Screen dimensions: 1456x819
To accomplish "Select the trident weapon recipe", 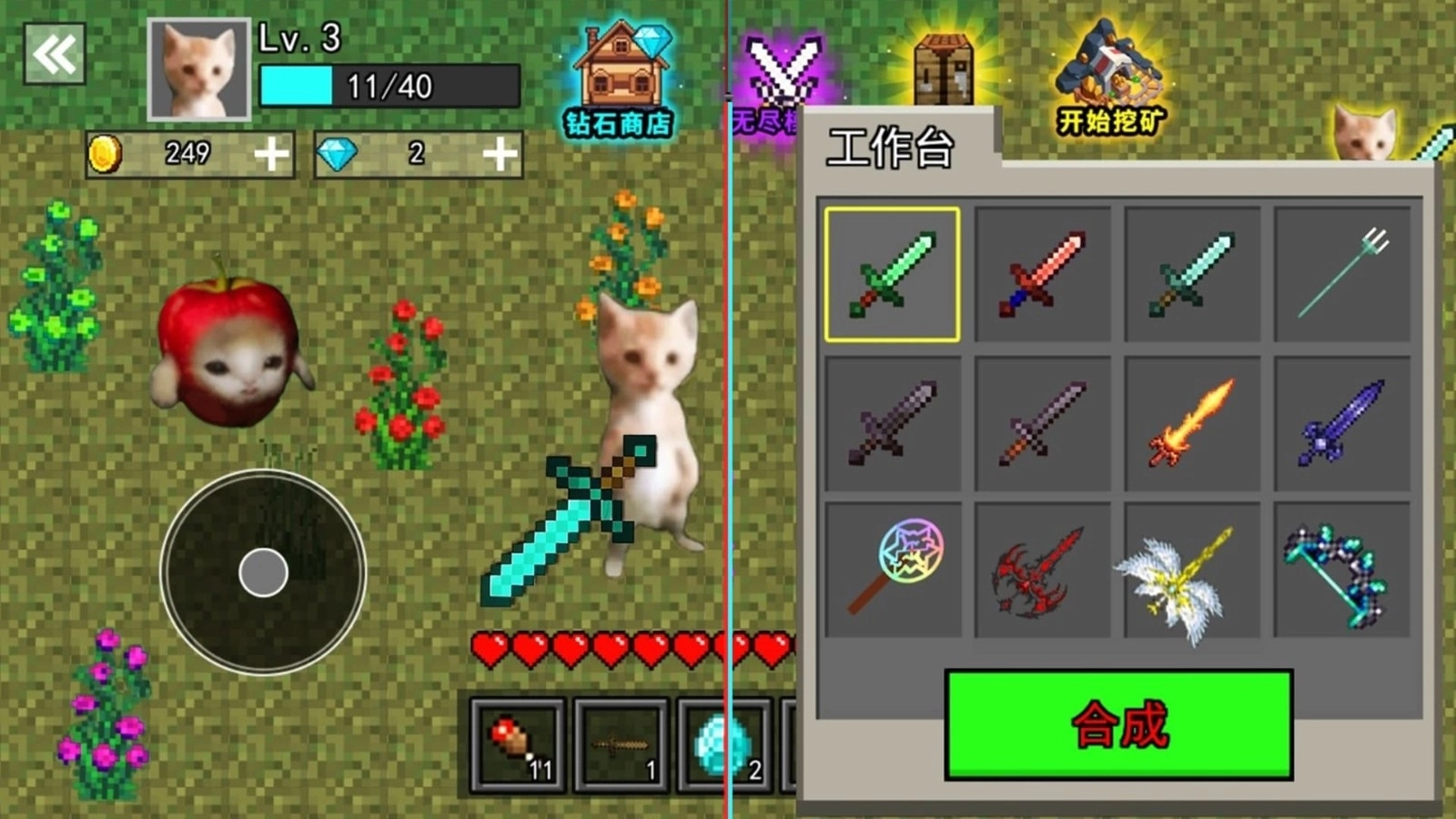I will 1342,274.
